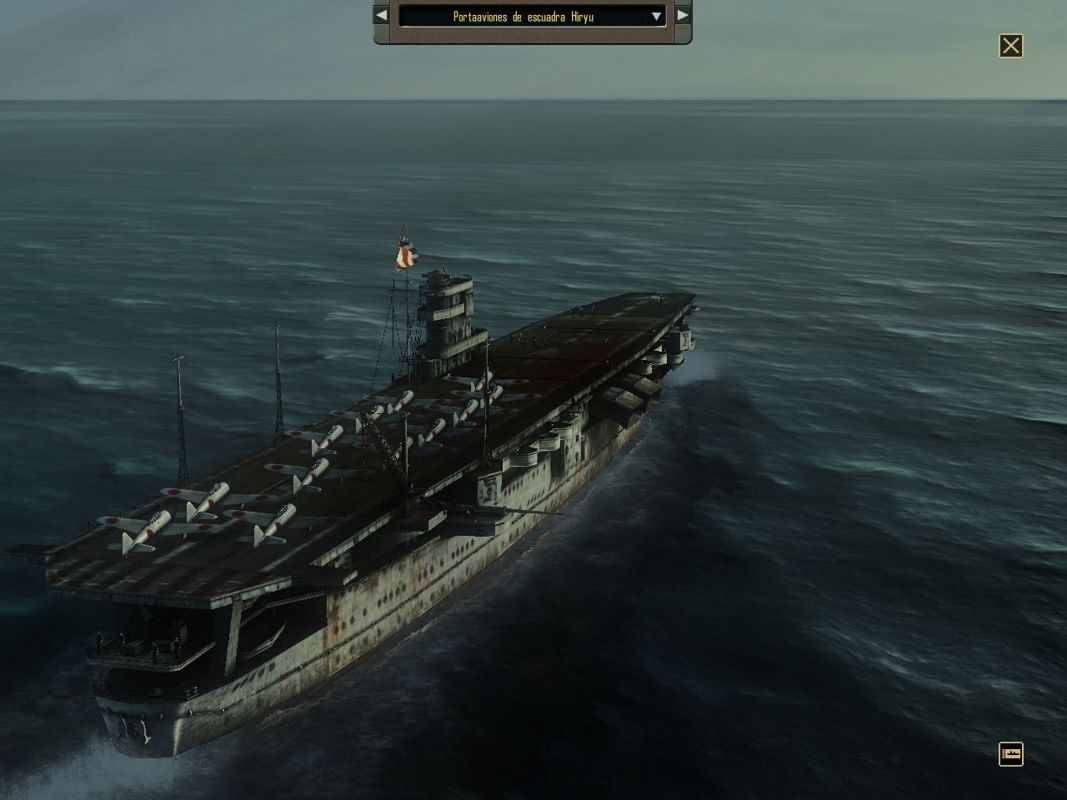
Task: Close the ship viewer with the X
Action: (1011, 46)
